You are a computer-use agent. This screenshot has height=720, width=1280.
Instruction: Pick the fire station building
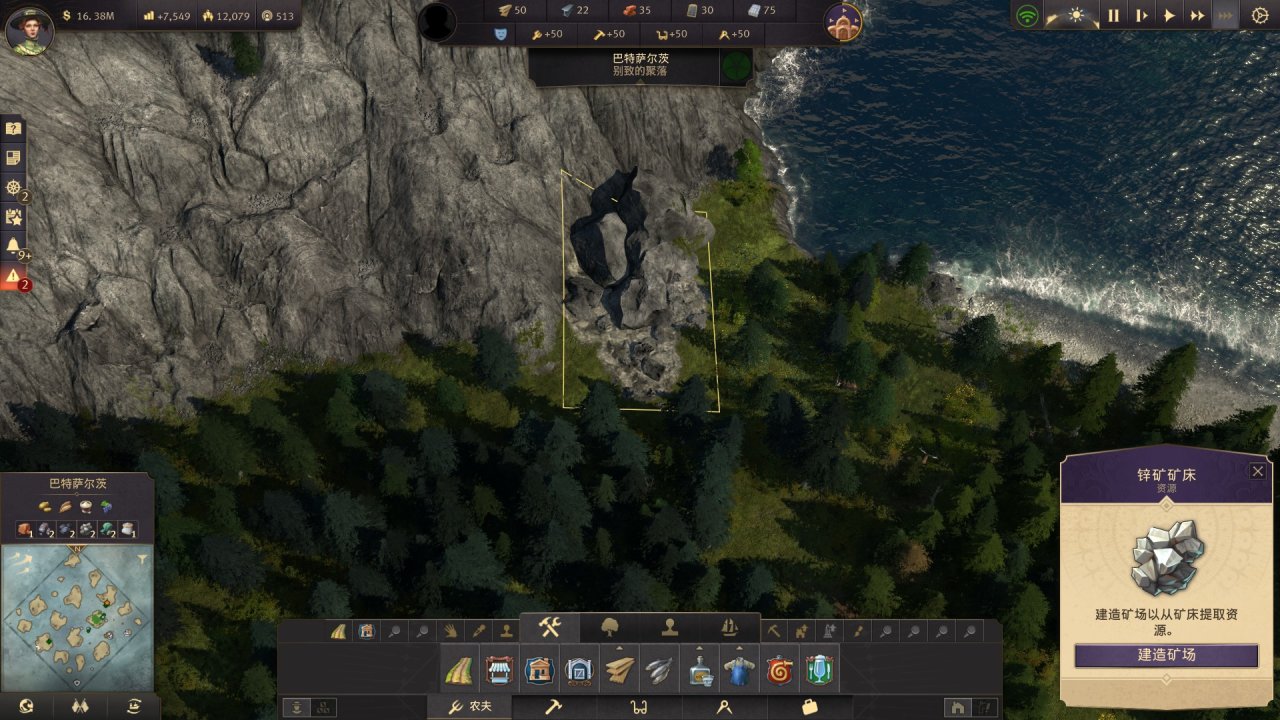point(779,670)
